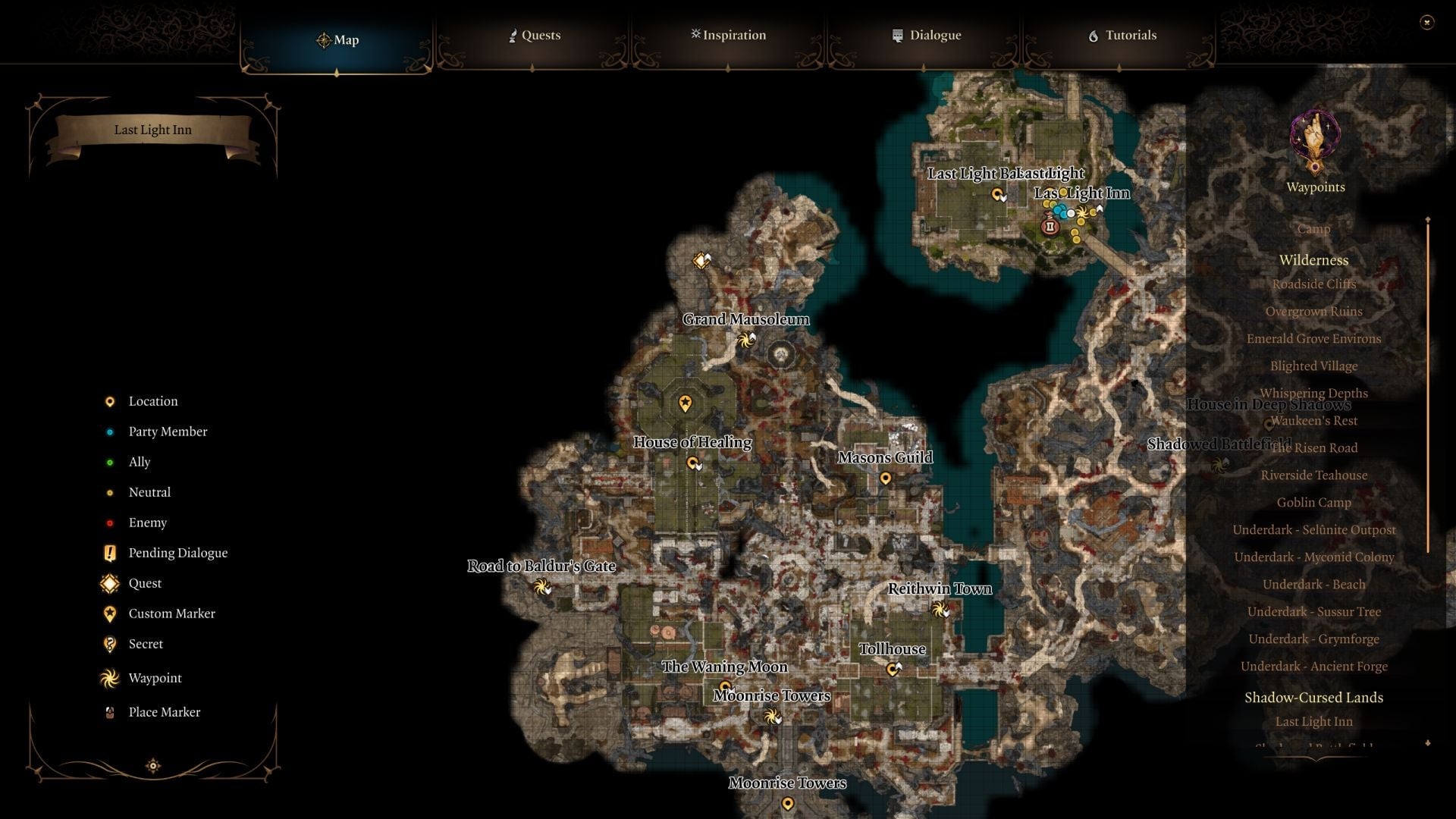This screenshot has width=1456, height=819.
Task: Select Last Light Inn under Shadow-Cursed Lands
Action: click(1313, 721)
